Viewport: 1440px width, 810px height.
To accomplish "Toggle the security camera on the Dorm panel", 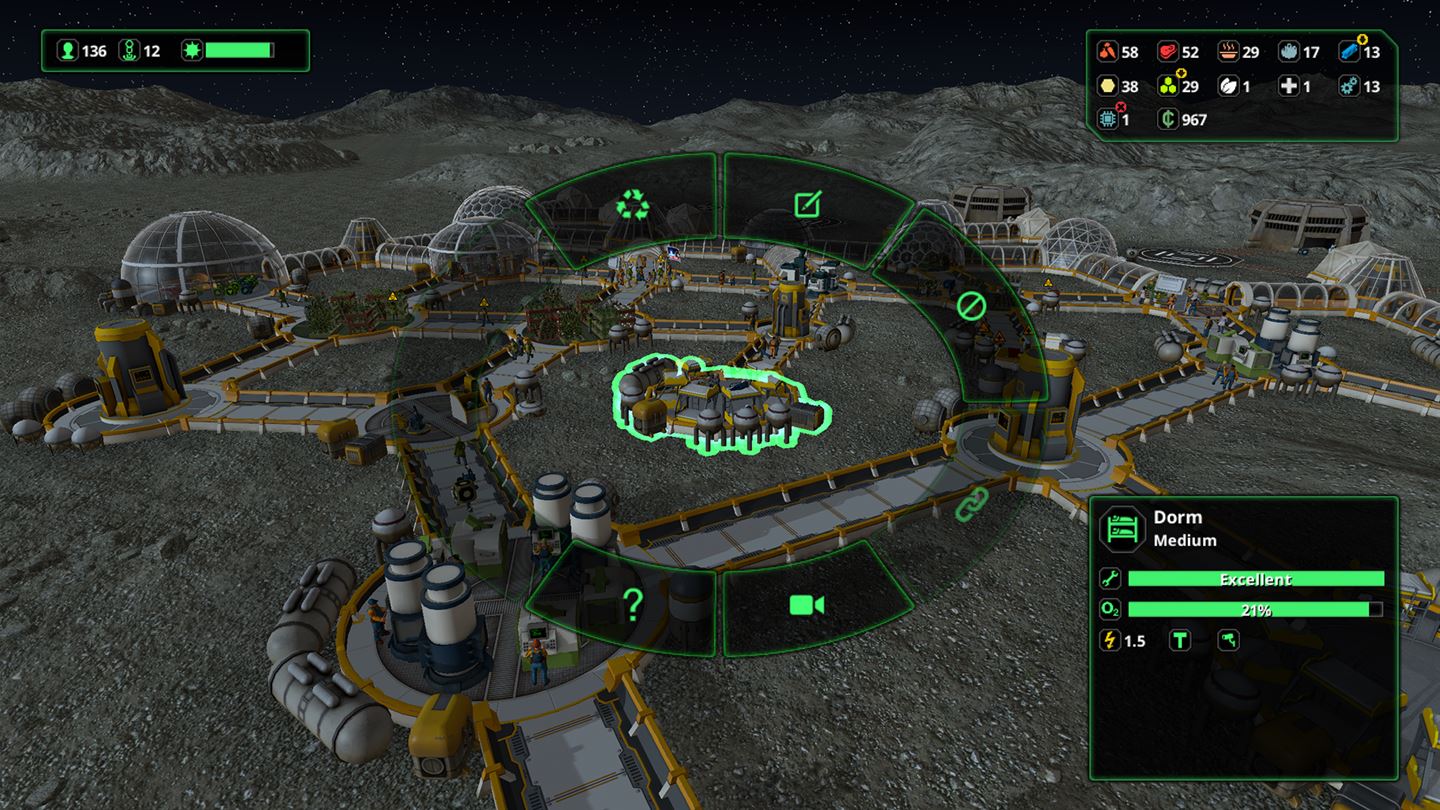I will pos(1227,641).
